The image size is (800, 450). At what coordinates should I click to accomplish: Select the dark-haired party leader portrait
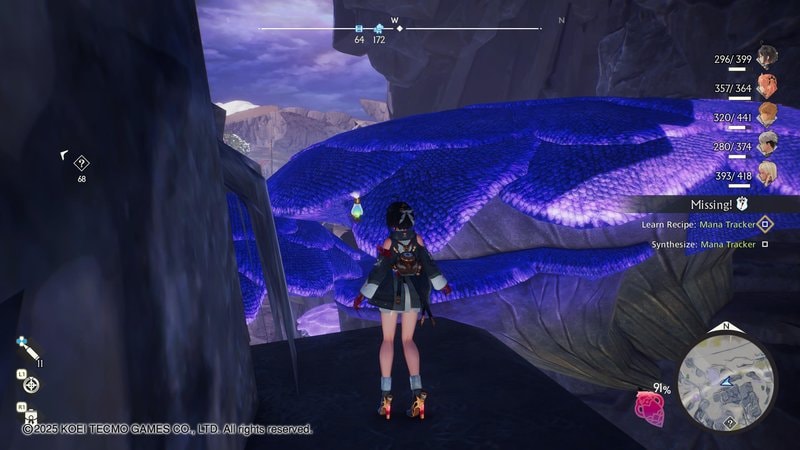pos(766,55)
